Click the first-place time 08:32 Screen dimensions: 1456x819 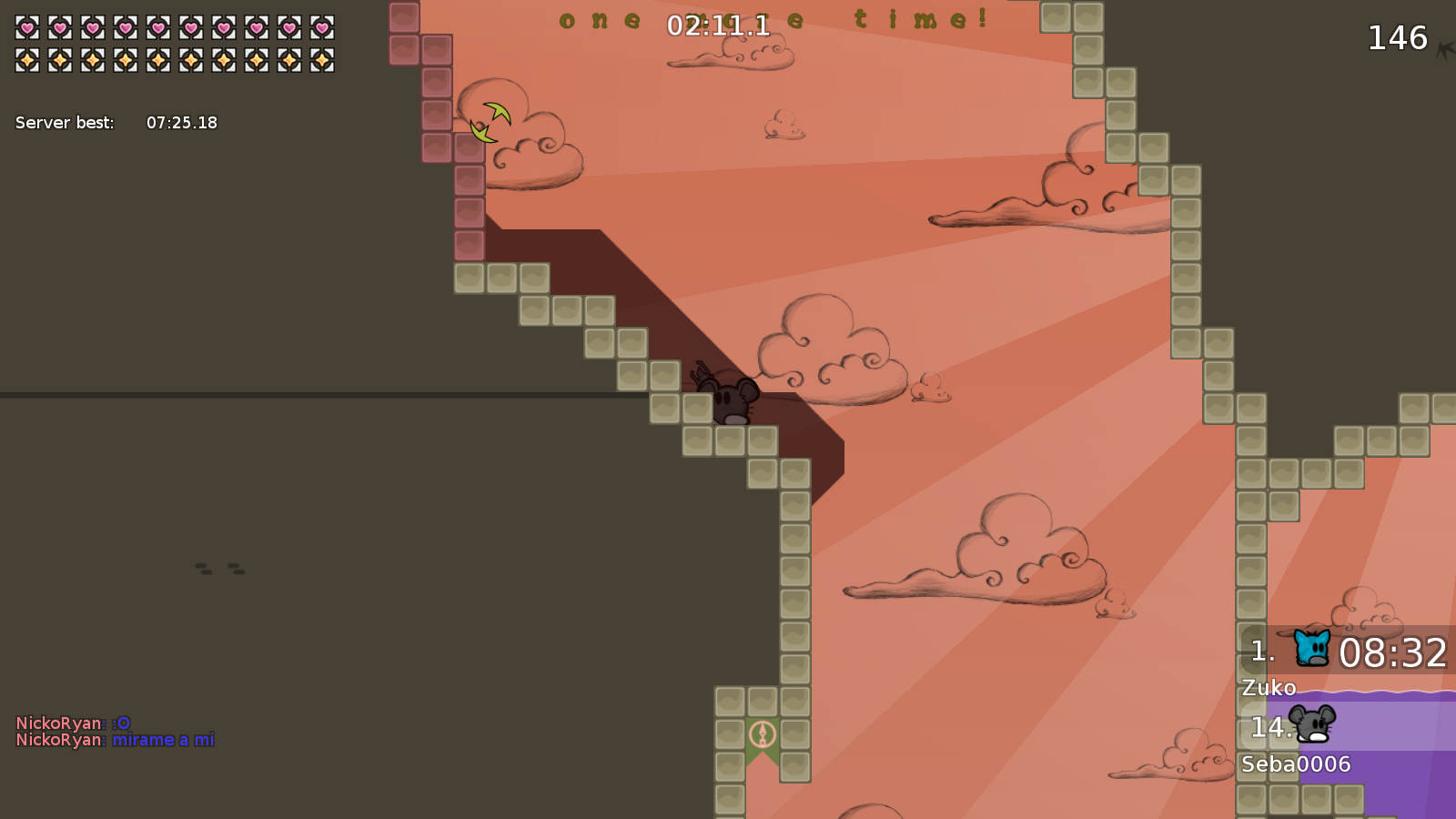[x=1394, y=652]
